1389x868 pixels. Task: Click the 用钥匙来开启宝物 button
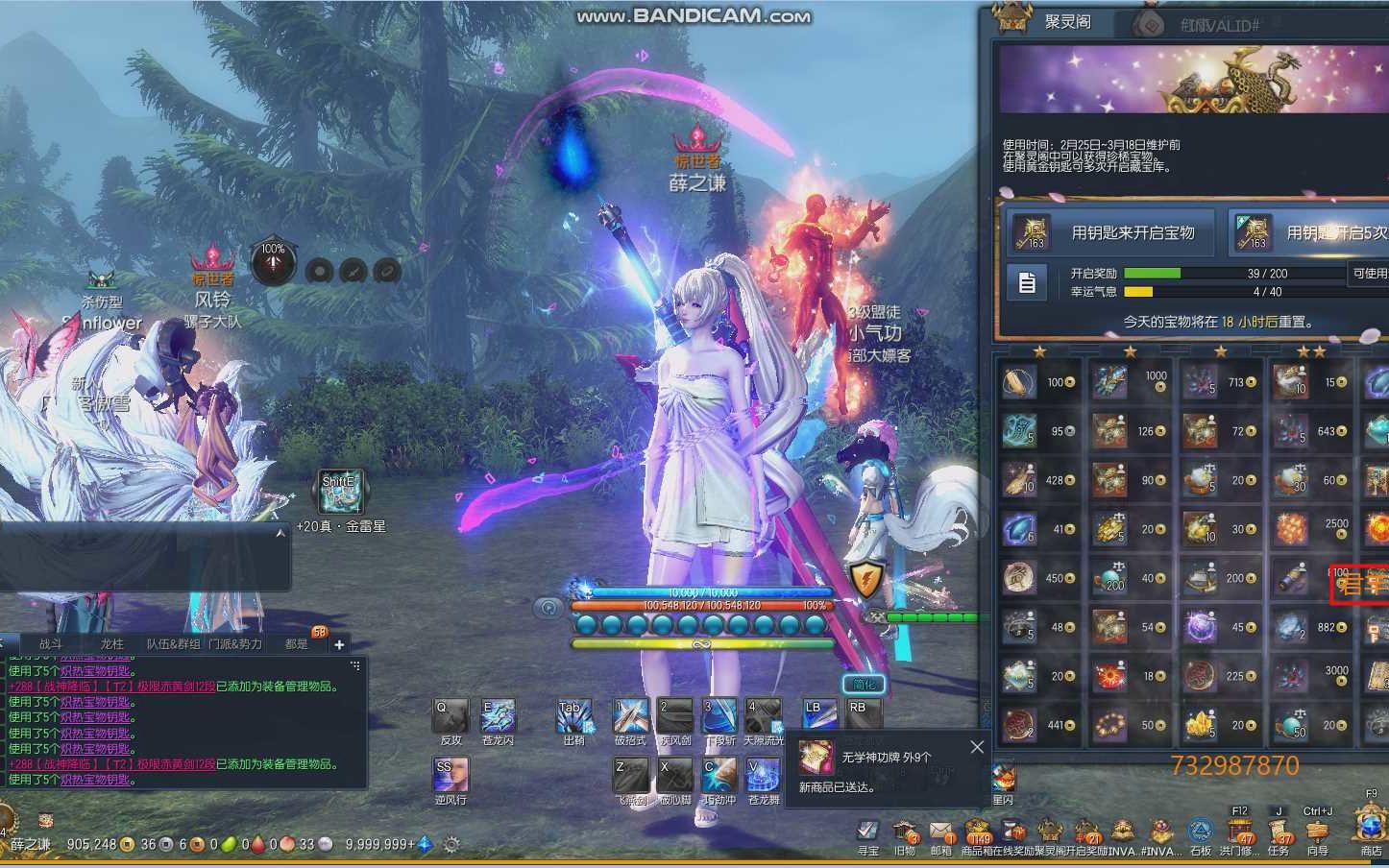click(1110, 232)
